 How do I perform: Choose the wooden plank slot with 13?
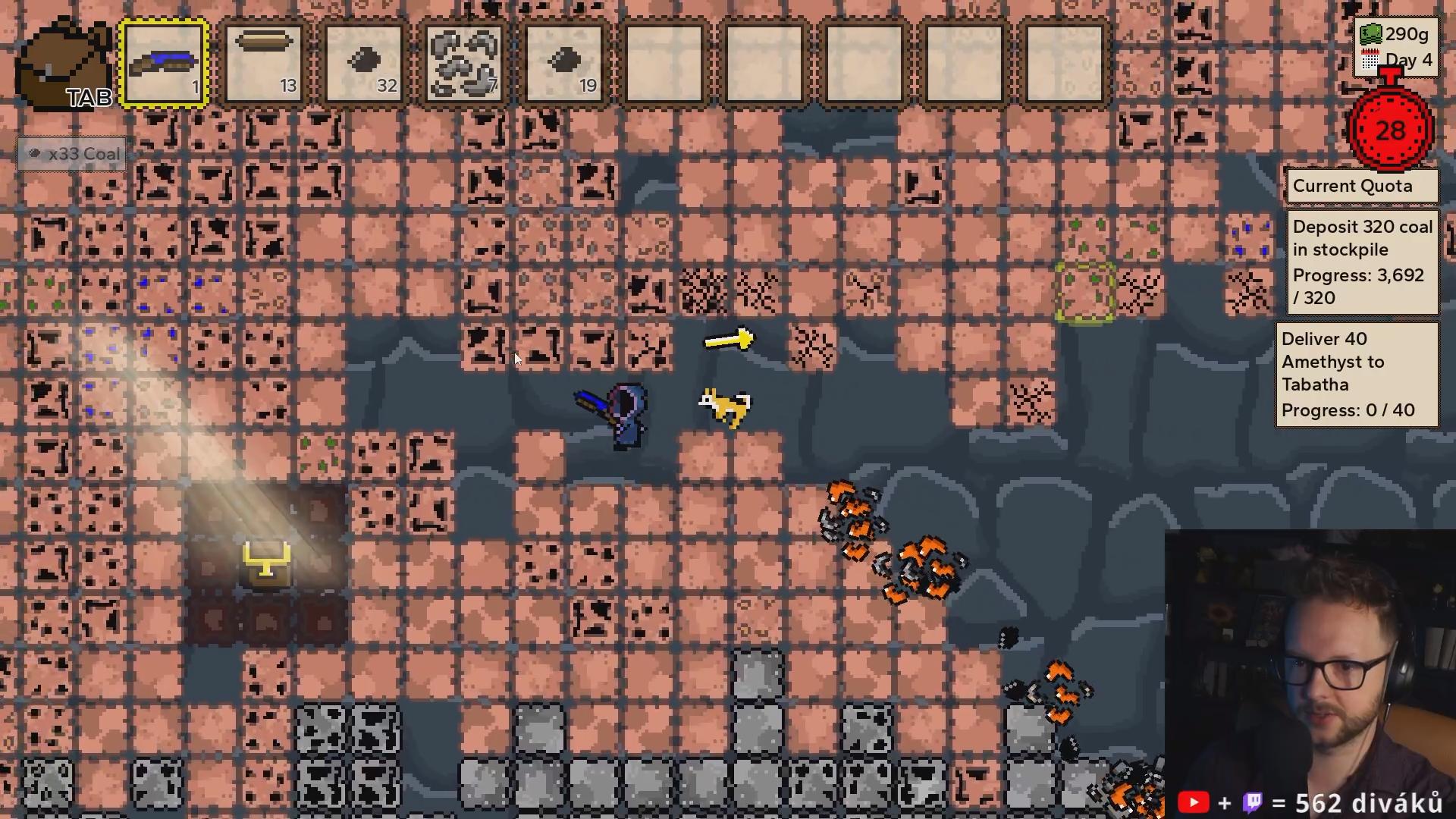[x=265, y=64]
